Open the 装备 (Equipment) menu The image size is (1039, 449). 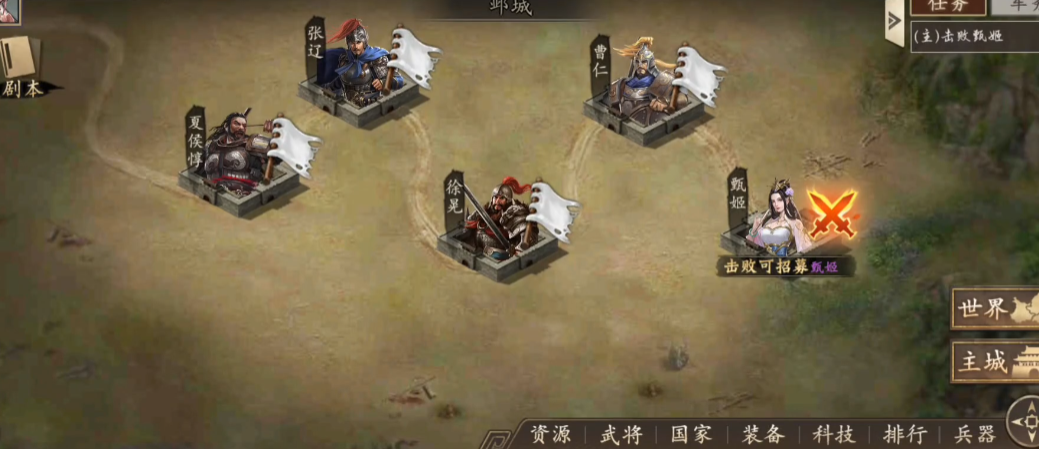[x=763, y=434]
